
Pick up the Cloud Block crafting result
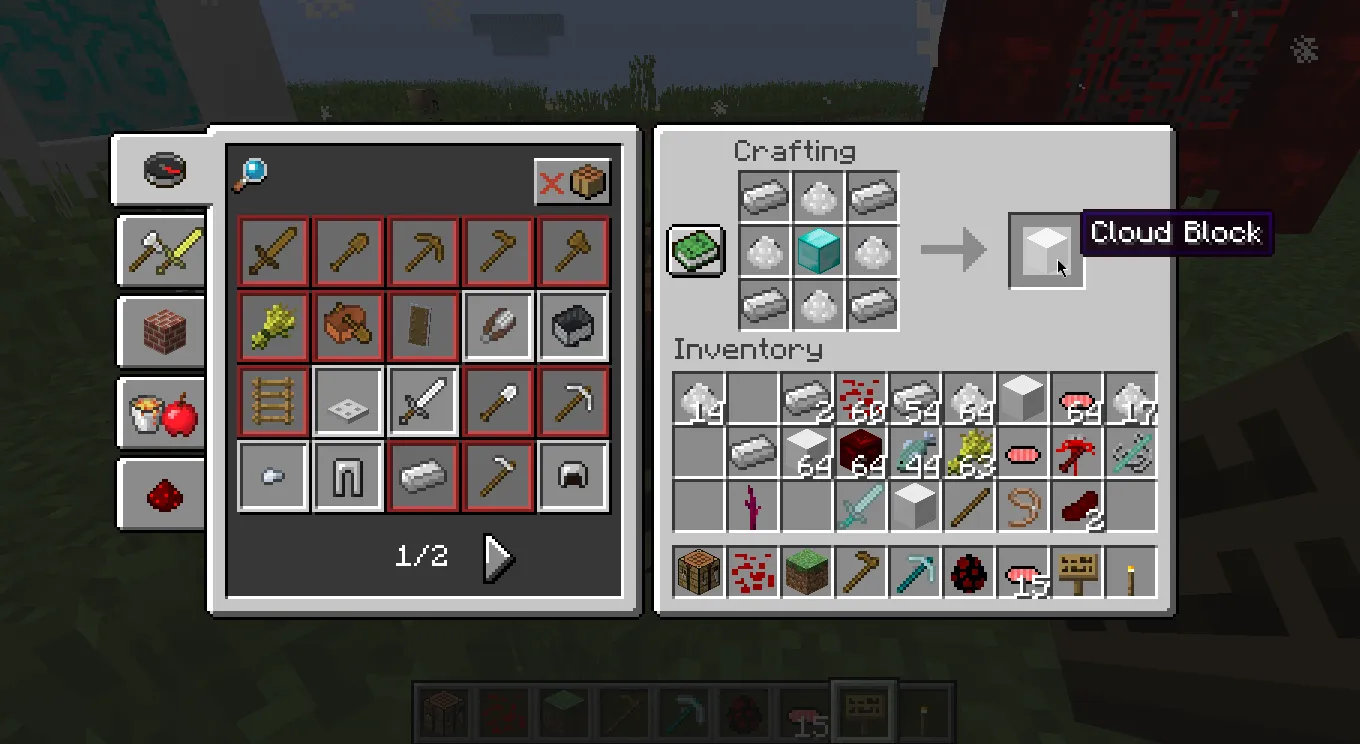click(x=1046, y=251)
